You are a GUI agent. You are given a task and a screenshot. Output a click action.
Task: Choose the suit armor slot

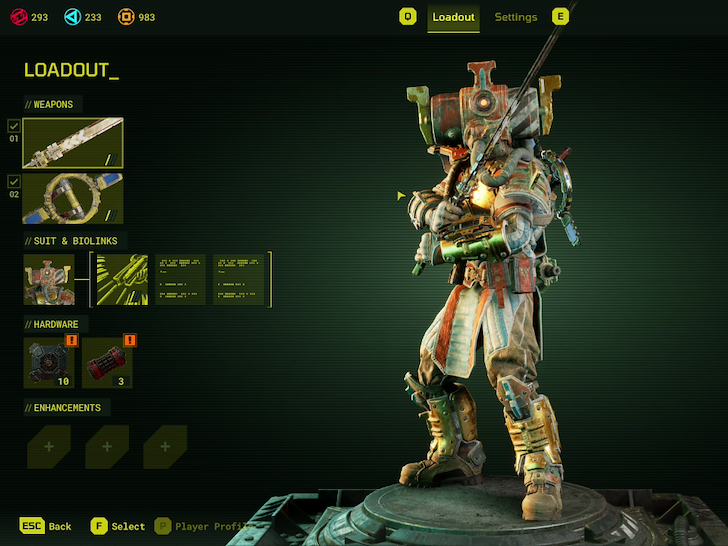tap(49, 279)
